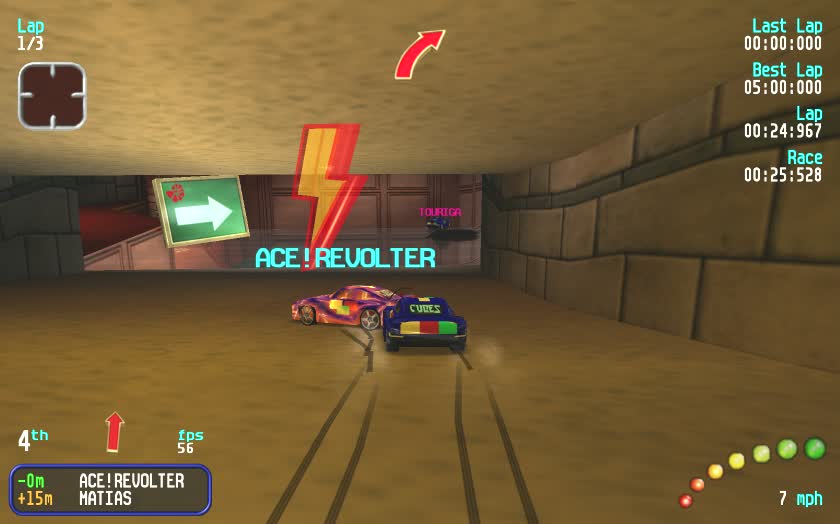Click the red upward arrow indicator
The height and width of the screenshot is (524, 840).
(115, 432)
